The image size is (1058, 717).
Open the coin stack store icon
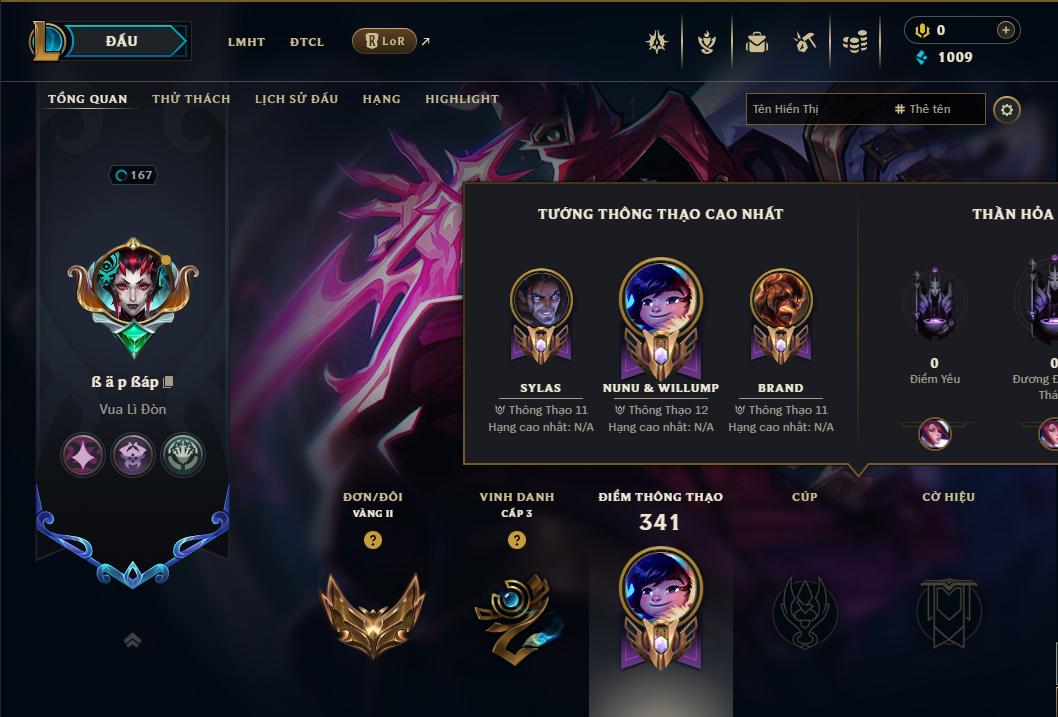855,42
